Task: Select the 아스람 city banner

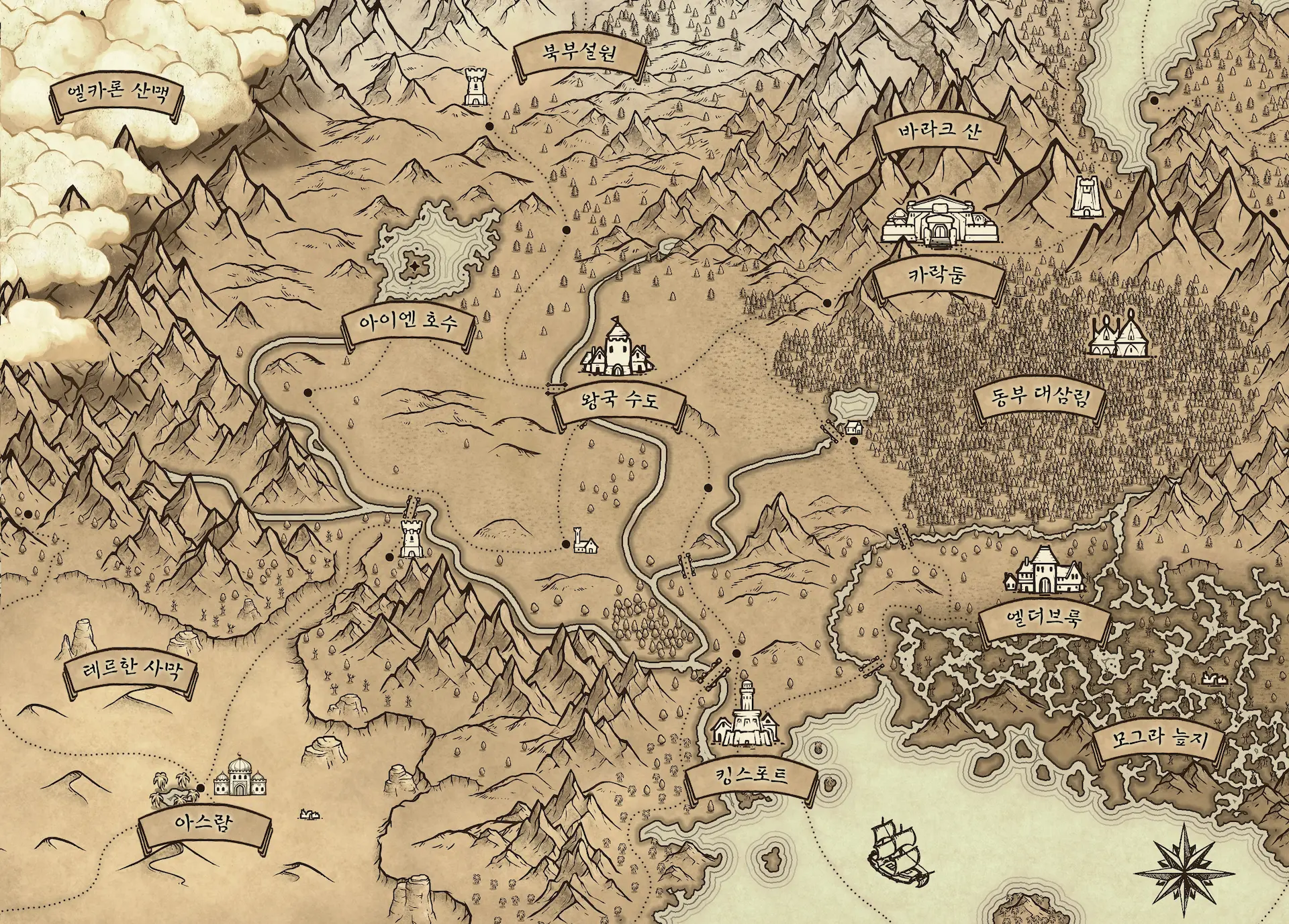Action: [x=205, y=823]
